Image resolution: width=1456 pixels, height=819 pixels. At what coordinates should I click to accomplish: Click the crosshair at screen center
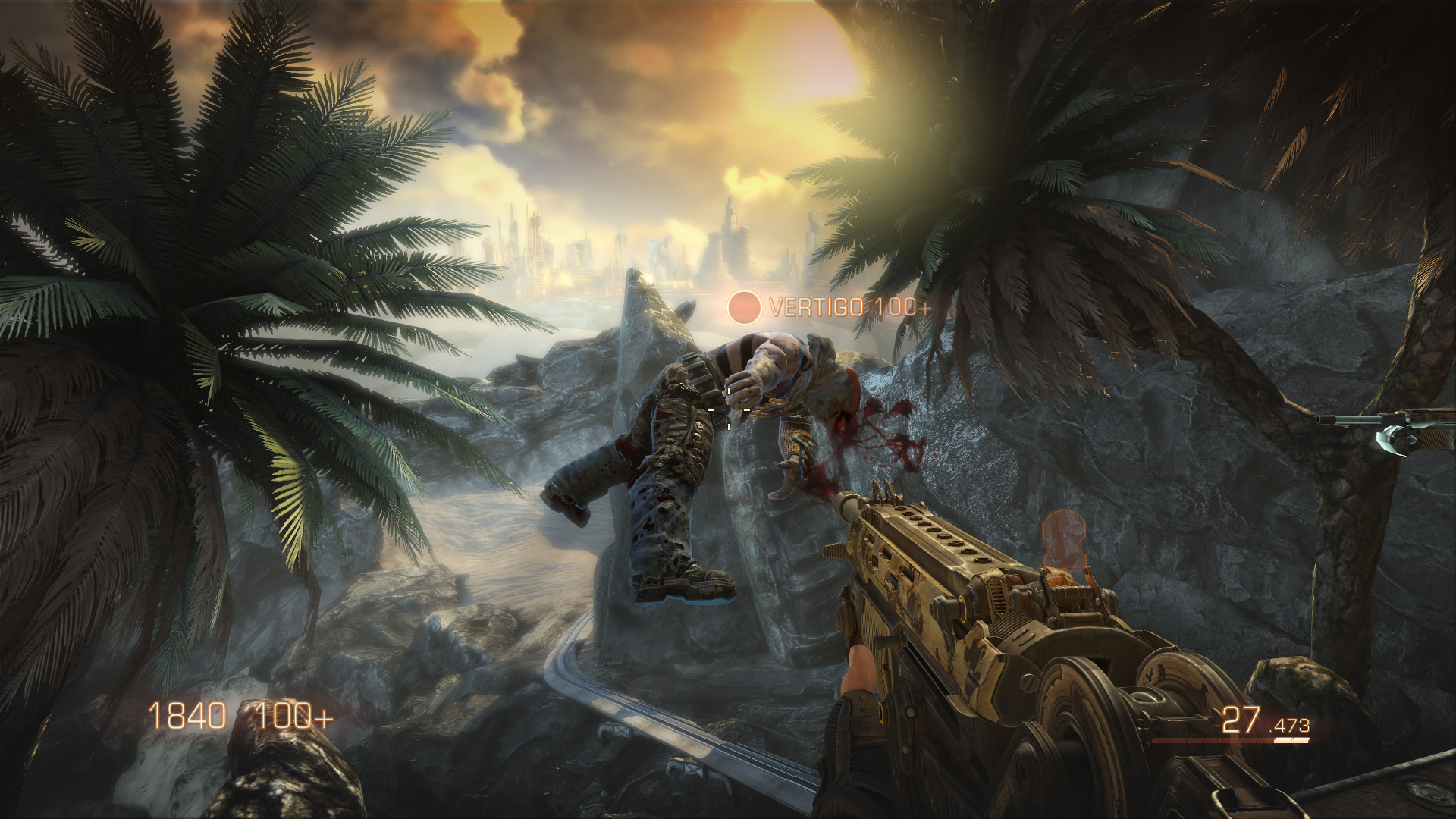tap(728, 409)
